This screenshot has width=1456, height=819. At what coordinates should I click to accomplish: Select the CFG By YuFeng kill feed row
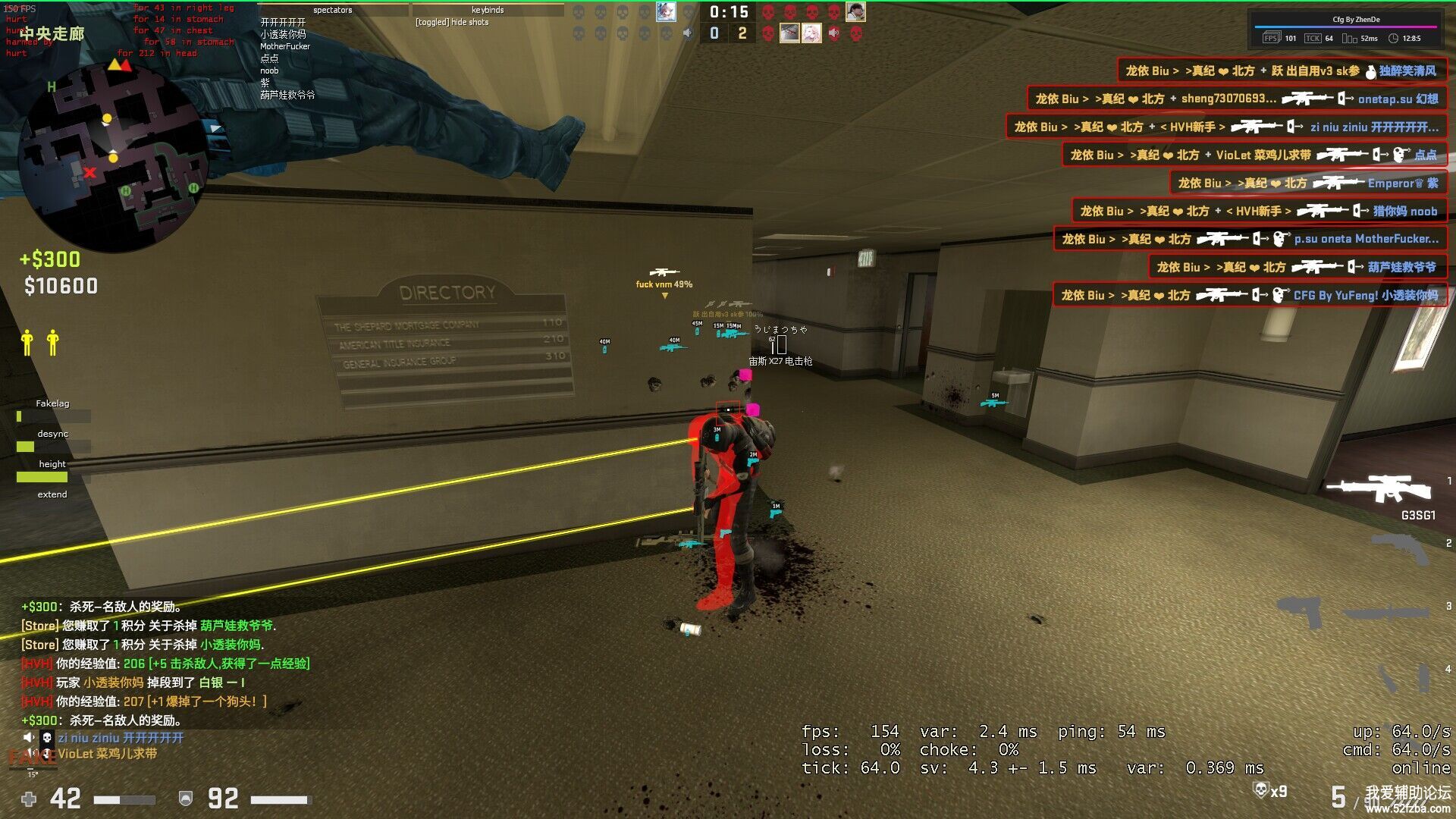(x=1249, y=295)
